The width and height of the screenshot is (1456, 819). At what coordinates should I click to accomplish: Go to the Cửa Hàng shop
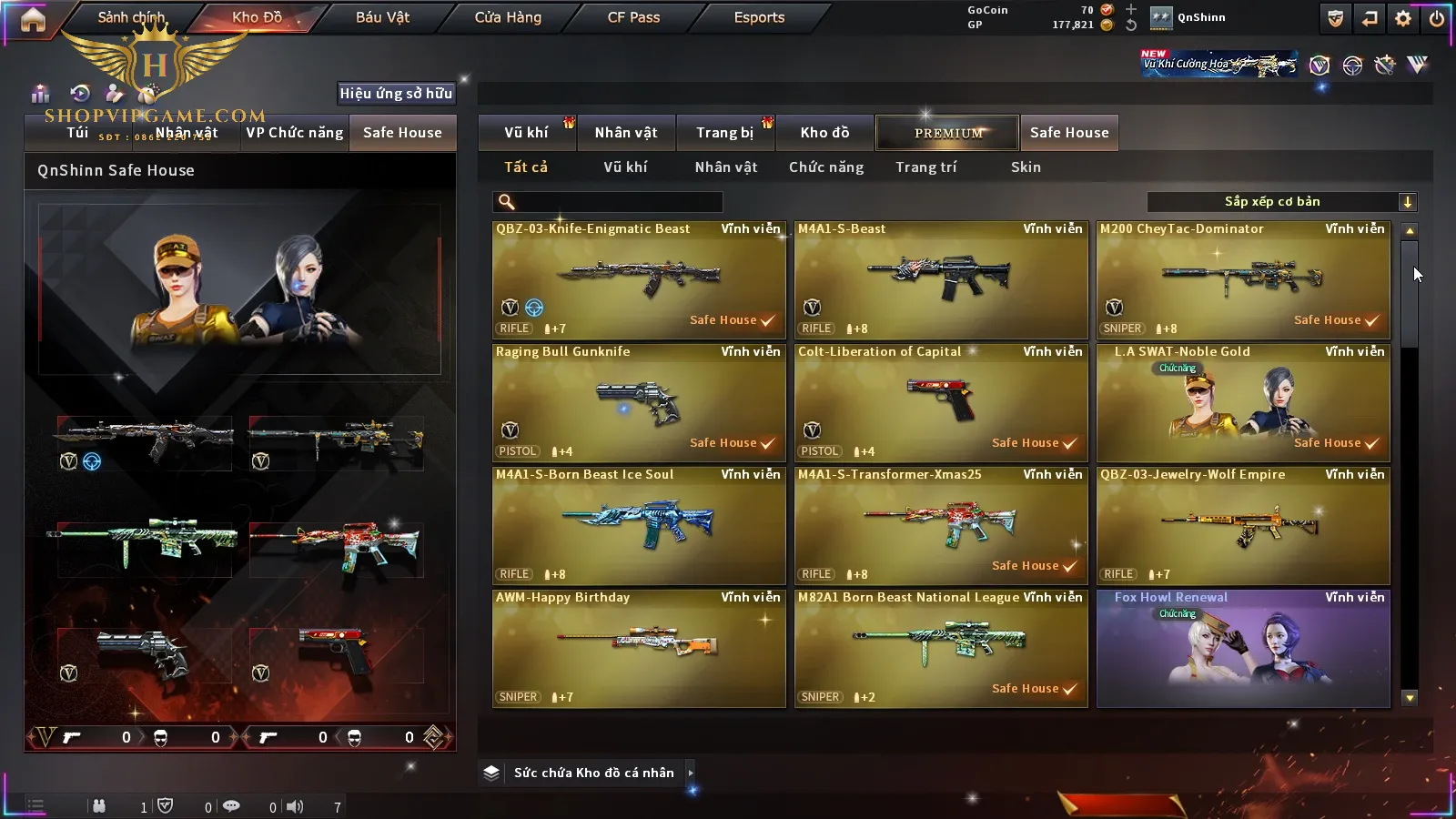(x=508, y=17)
